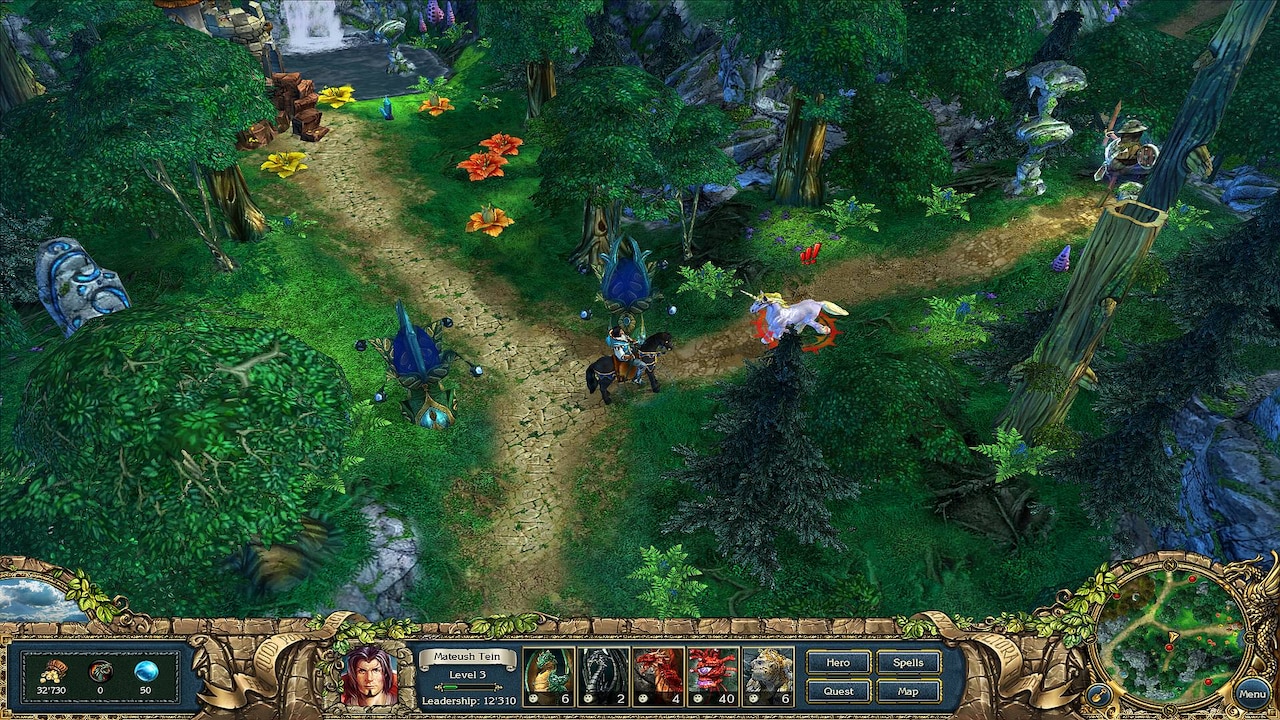1280x720 pixels.
Task: Open the Hero screen
Action: point(838,662)
